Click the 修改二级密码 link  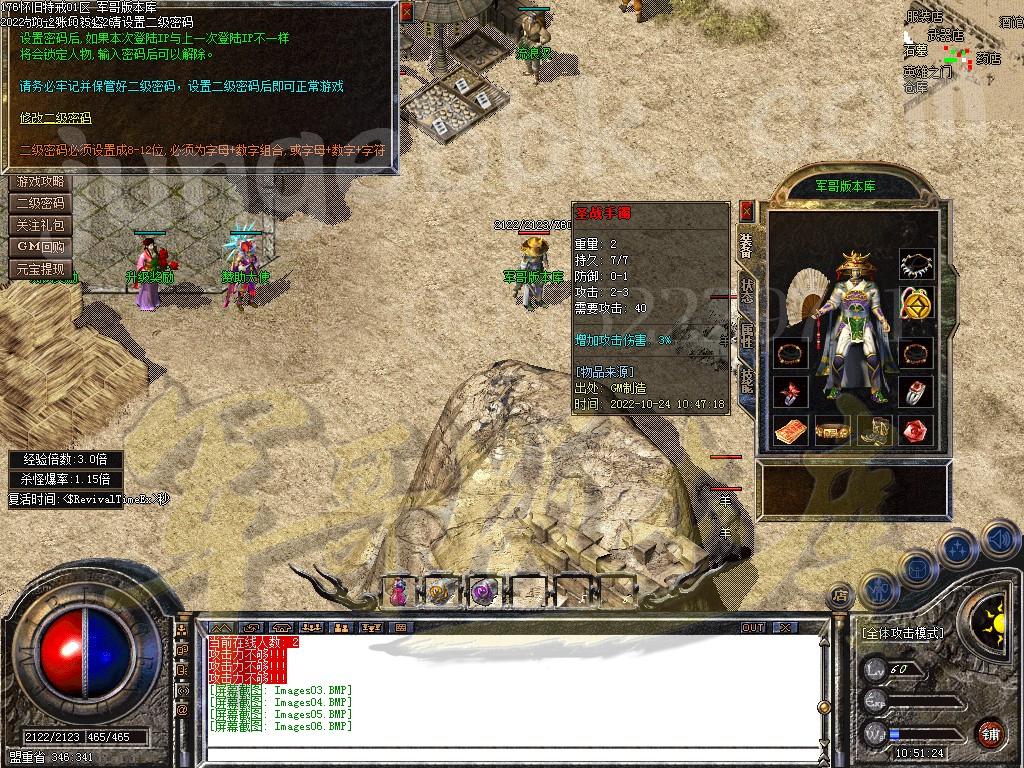pyautogui.click(x=56, y=118)
